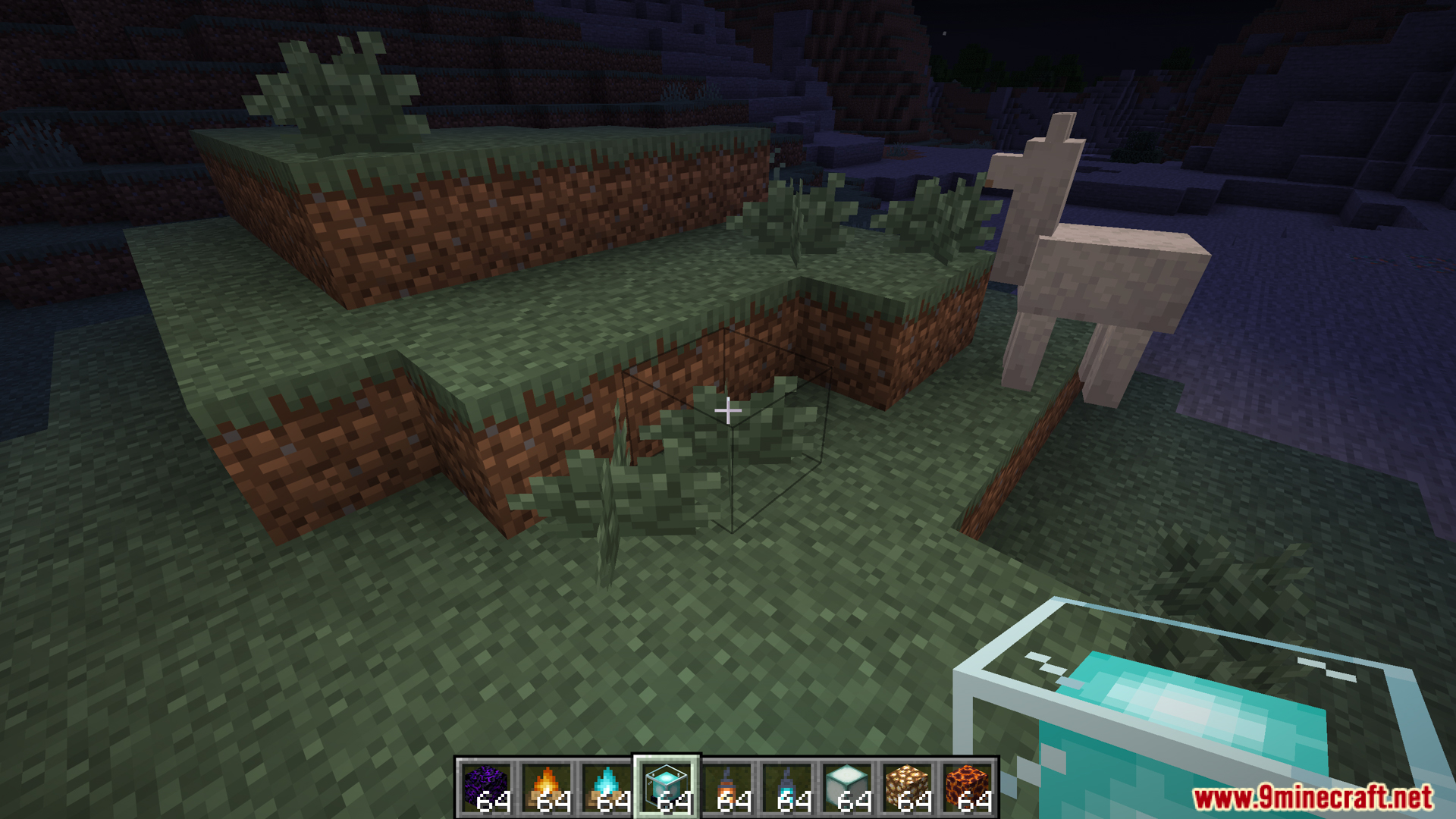Click the crosshair at screen center
The image size is (1456, 819).
click(728, 409)
